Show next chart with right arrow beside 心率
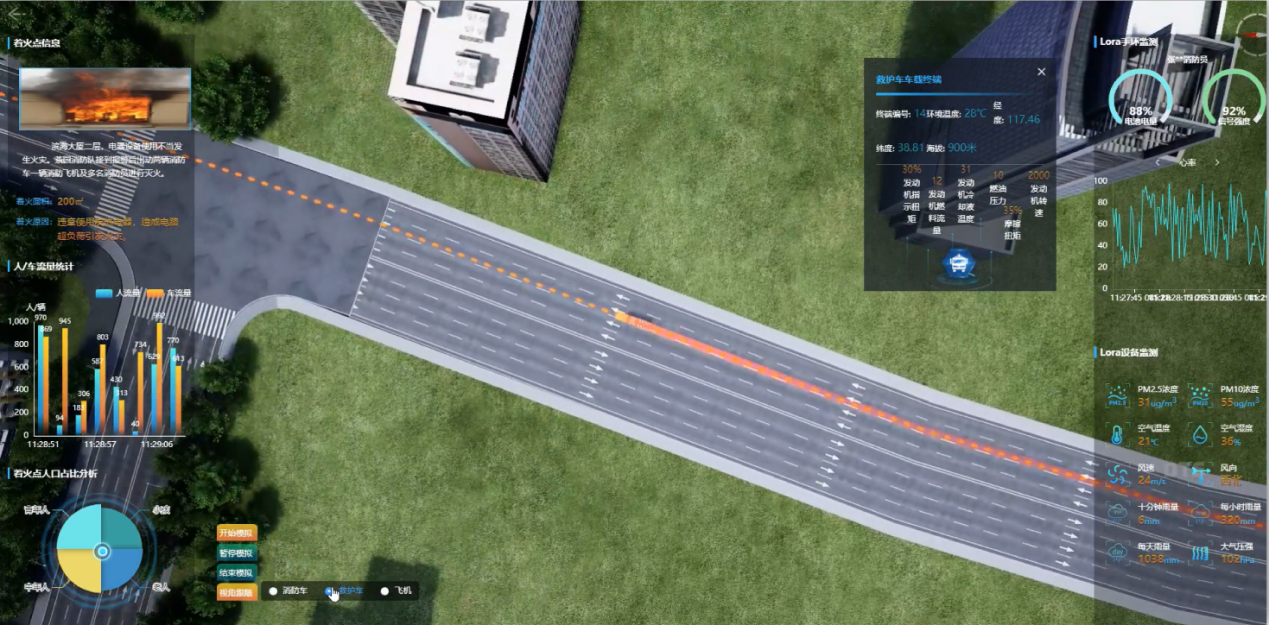The width and height of the screenshot is (1269, 625). tap(1217, 162)
